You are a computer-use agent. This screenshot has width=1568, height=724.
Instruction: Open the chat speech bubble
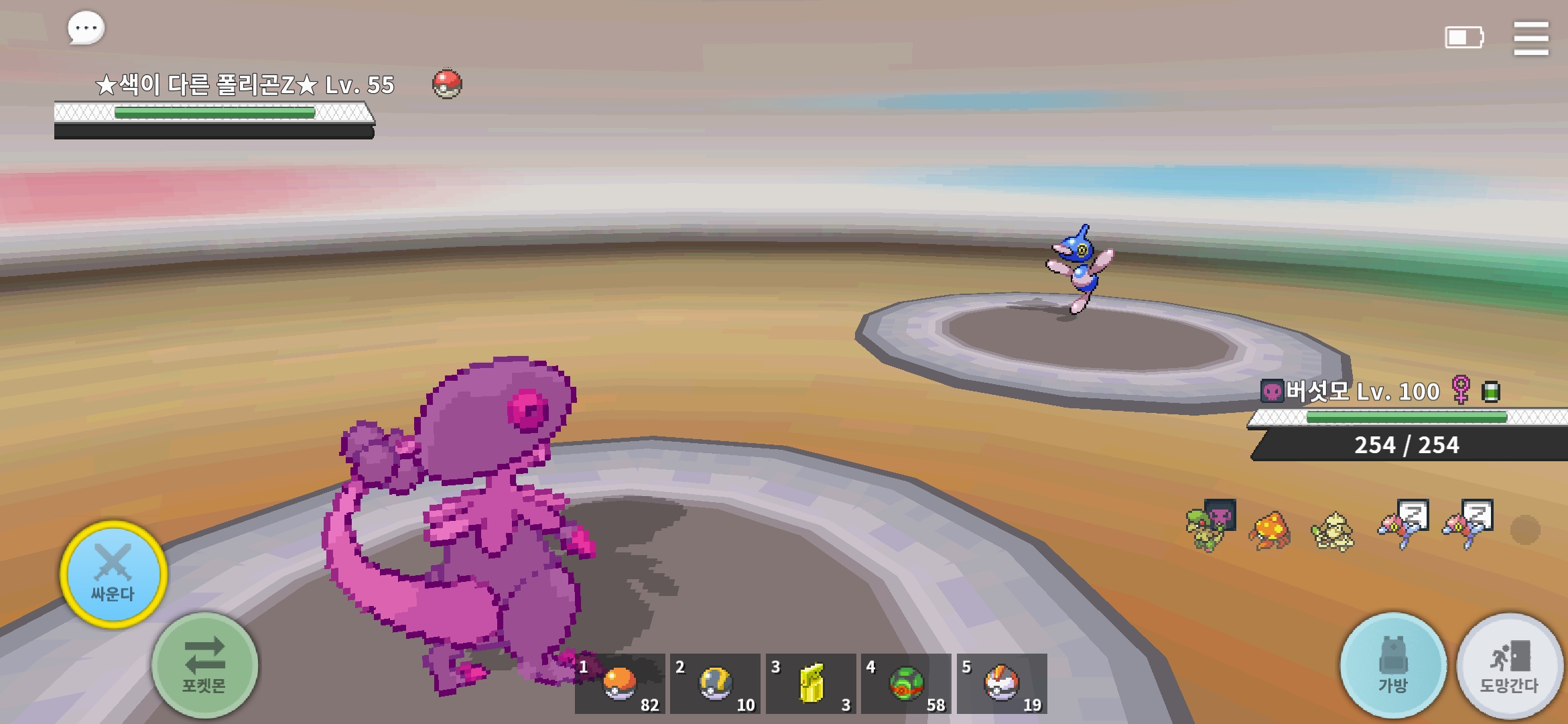pos(86,28)
